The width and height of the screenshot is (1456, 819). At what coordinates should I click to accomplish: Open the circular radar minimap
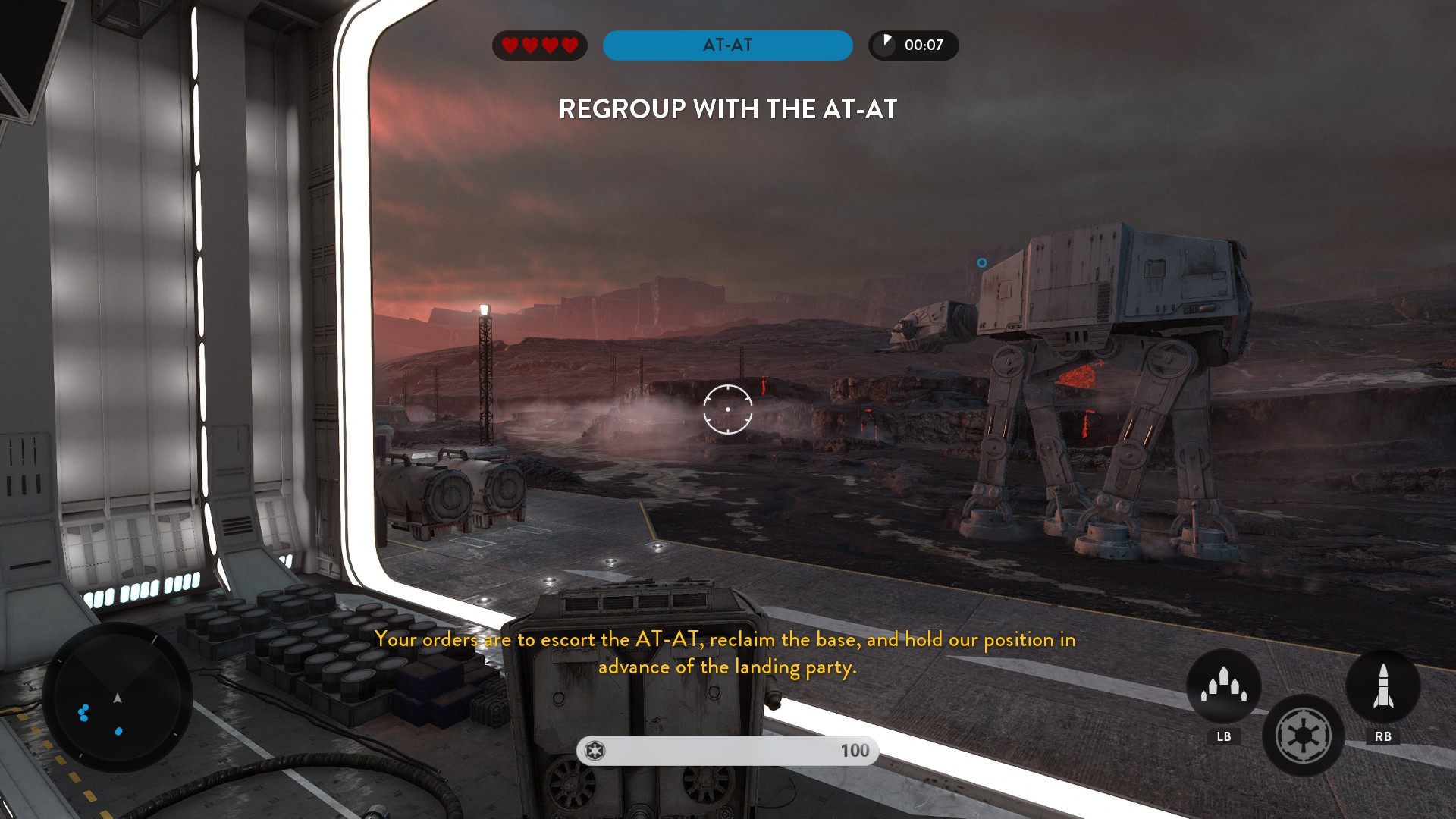118,697
